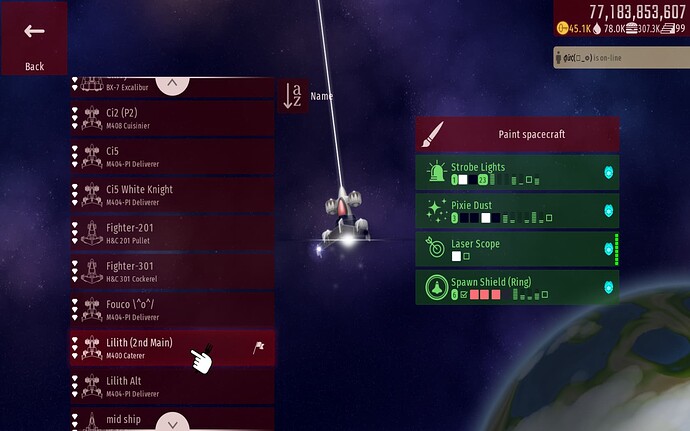Select the Ci5 White Knight spacecraft
Image resolution: width=690 pixels, height=431 pixels.
[x=171, y=194]
